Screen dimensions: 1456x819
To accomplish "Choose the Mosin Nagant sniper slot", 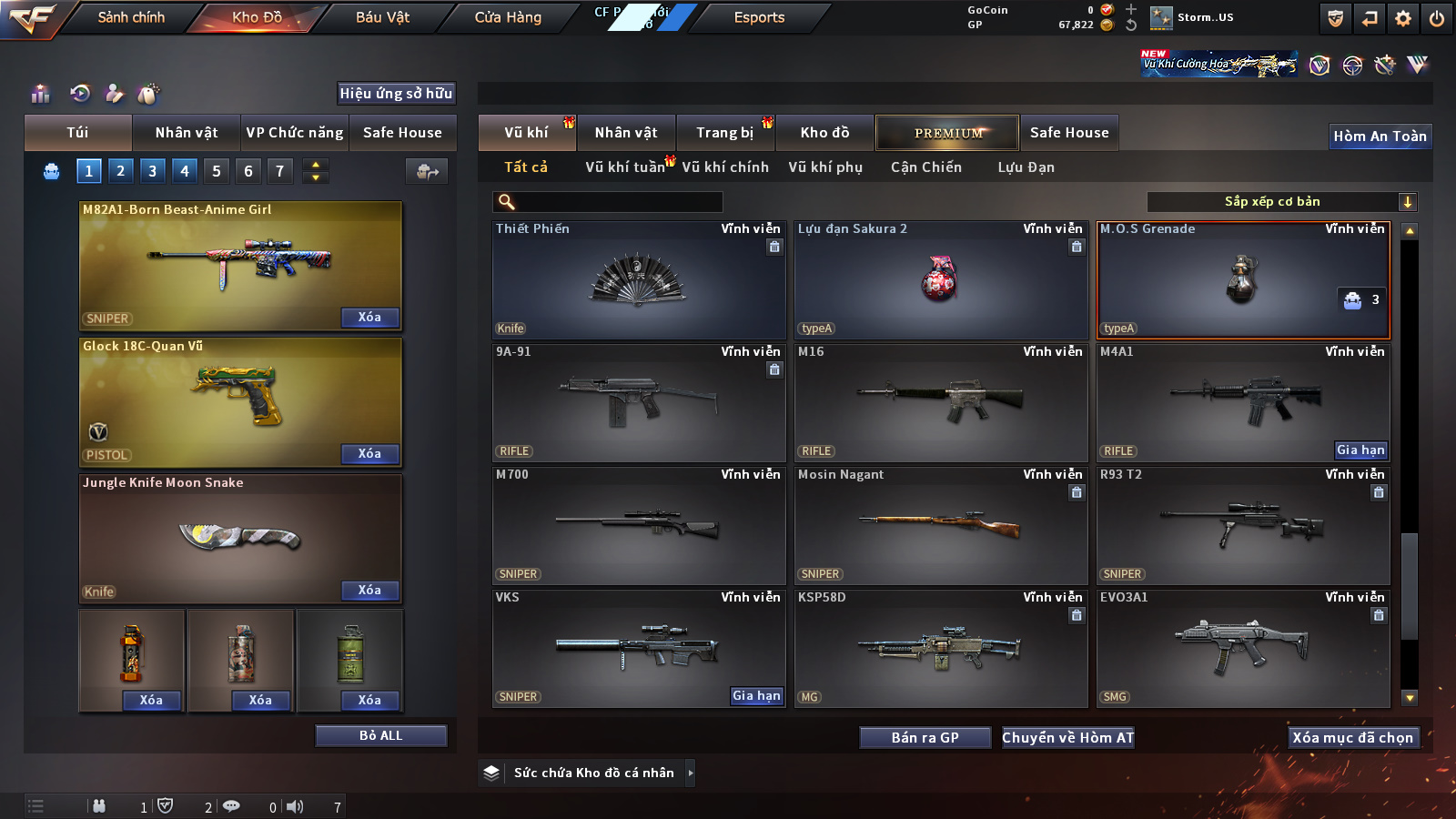I will coord(940,525).
